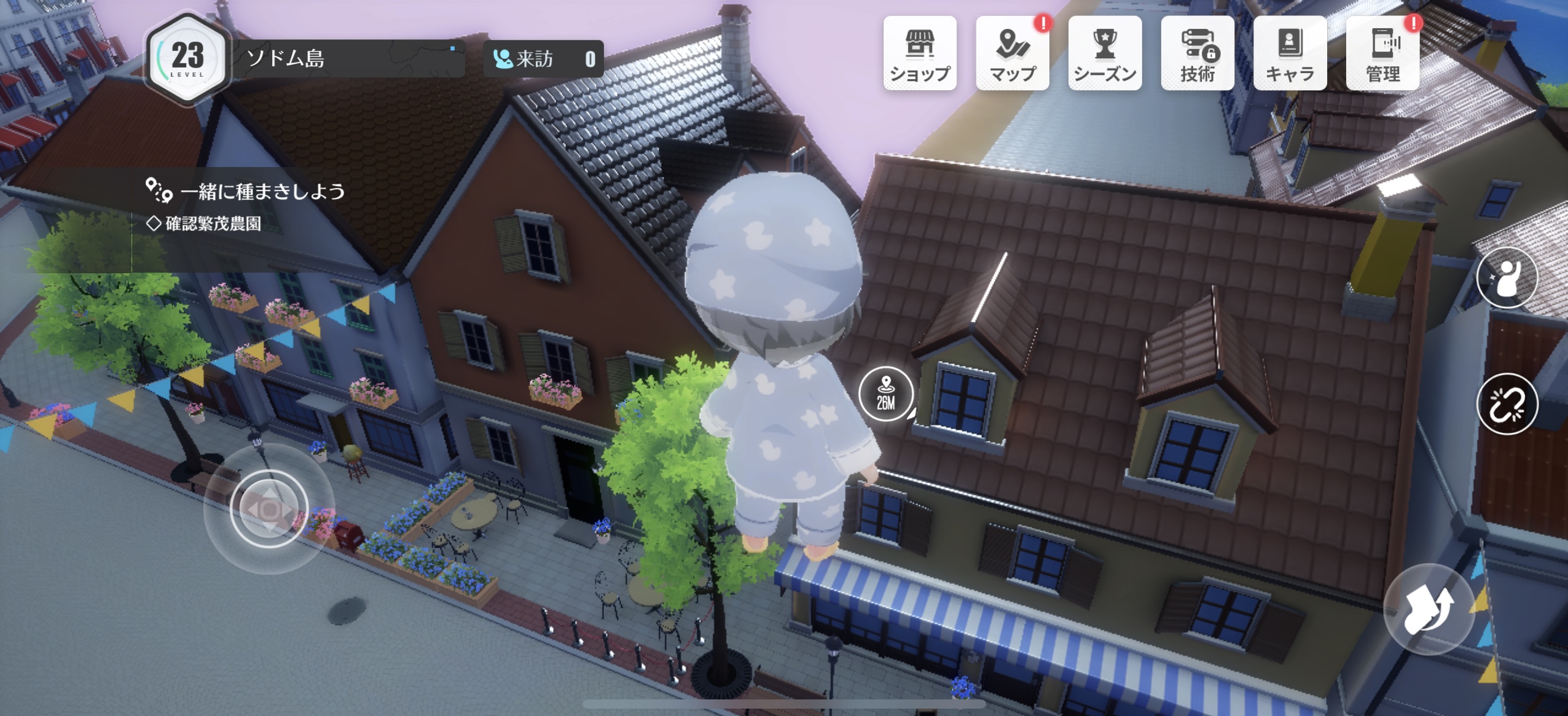Open the 管理 management menu

(x=1382, y=54)
